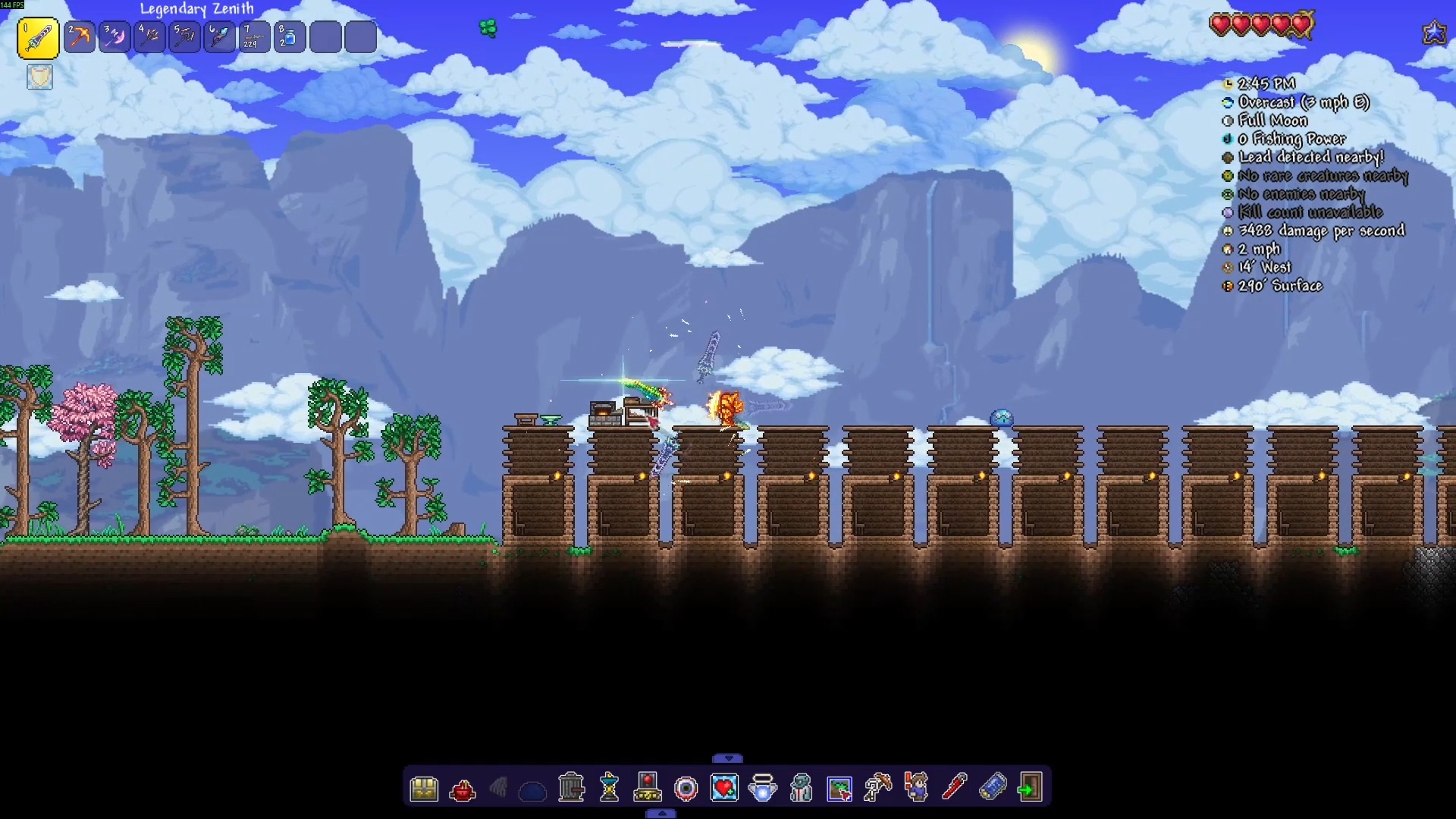This screenshot has height=819, width=1456.
Task: Collapse the toolbar with the top down arrow
Action: tap(728, 758)
